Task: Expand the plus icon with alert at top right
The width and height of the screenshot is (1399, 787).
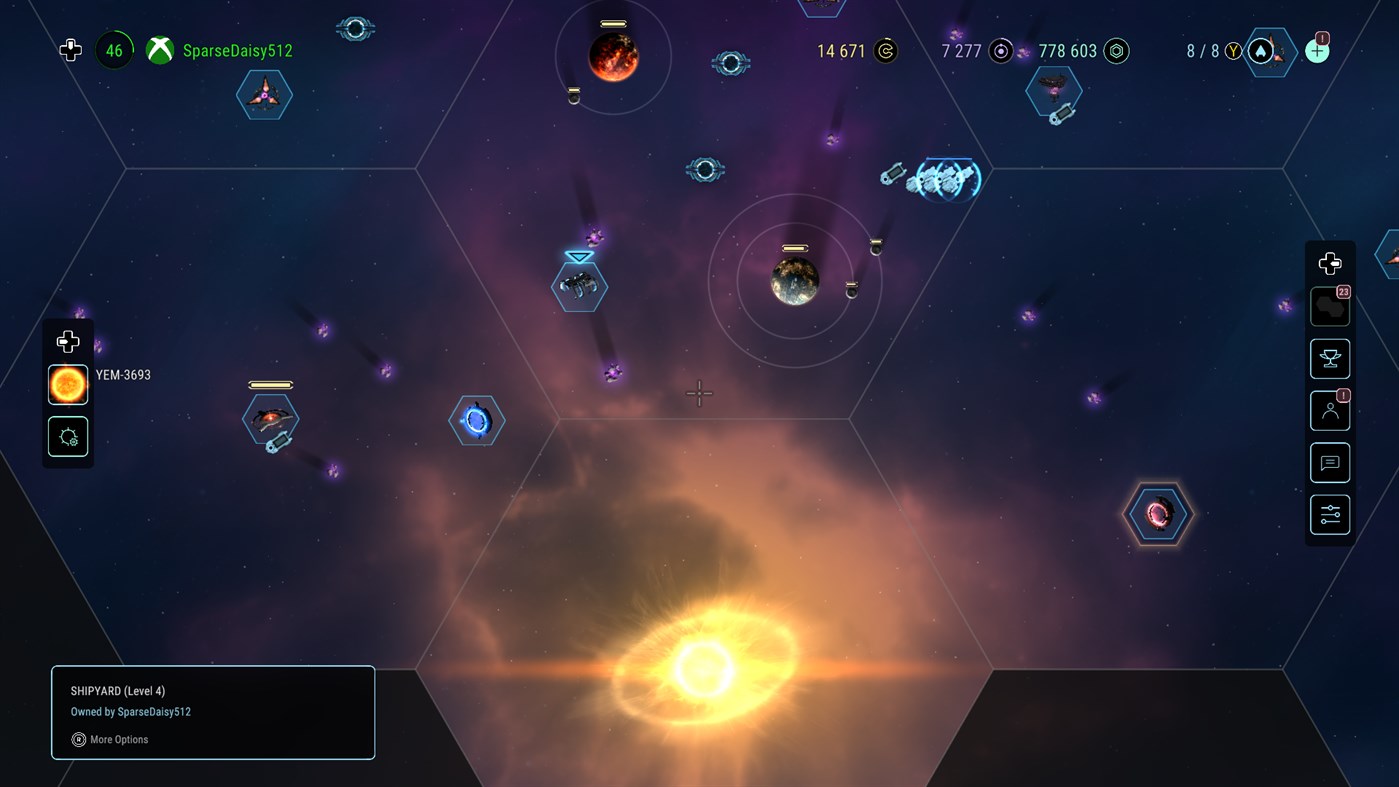Action: click(x=1316, y=49)
